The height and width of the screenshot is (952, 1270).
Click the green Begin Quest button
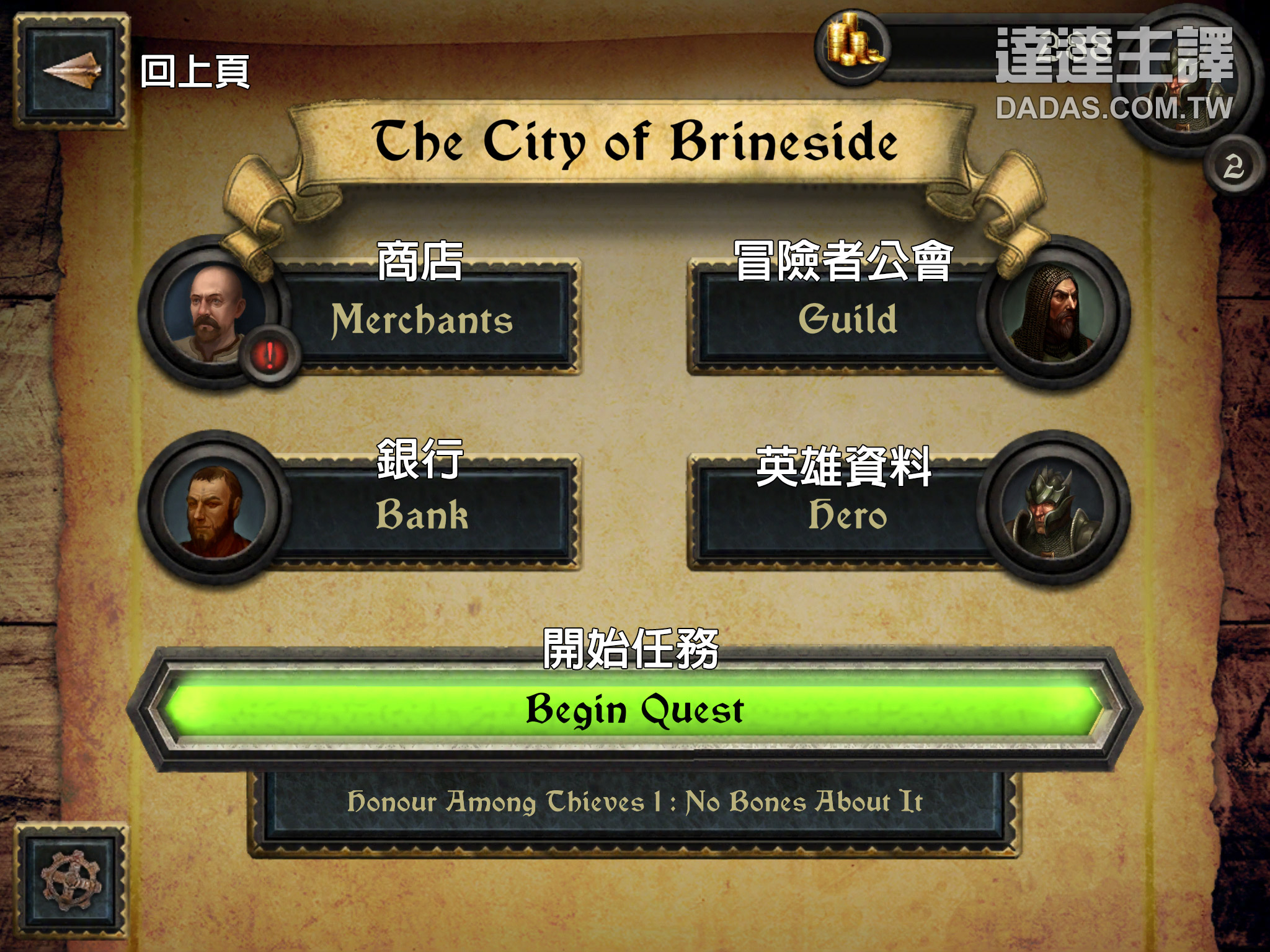point(634,710)
